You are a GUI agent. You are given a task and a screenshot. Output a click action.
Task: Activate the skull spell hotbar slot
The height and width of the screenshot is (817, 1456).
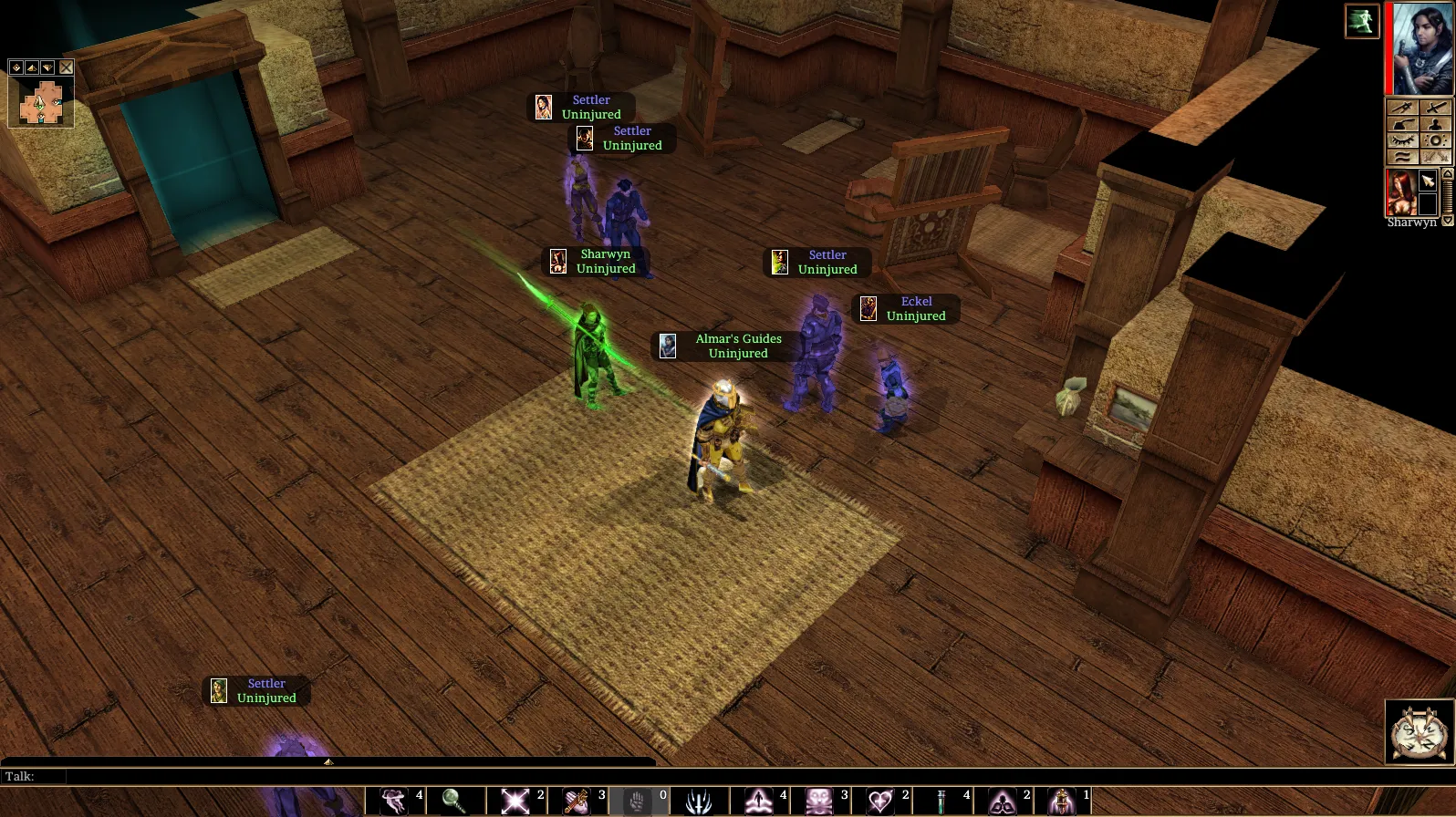pyautogui.click(x=819, y=801)
